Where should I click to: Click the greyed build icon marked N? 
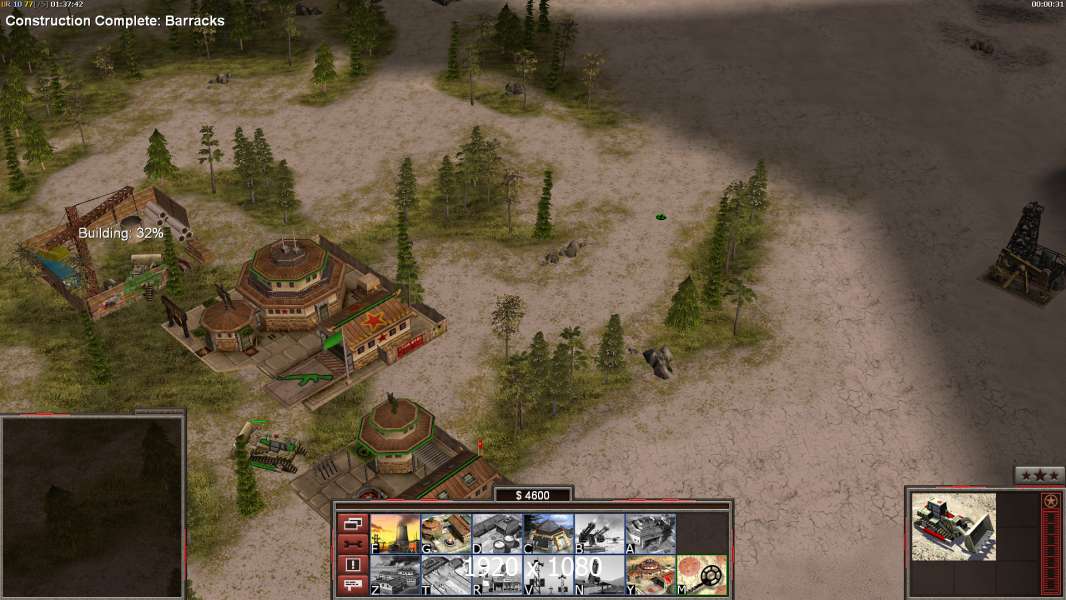[599, 575]
